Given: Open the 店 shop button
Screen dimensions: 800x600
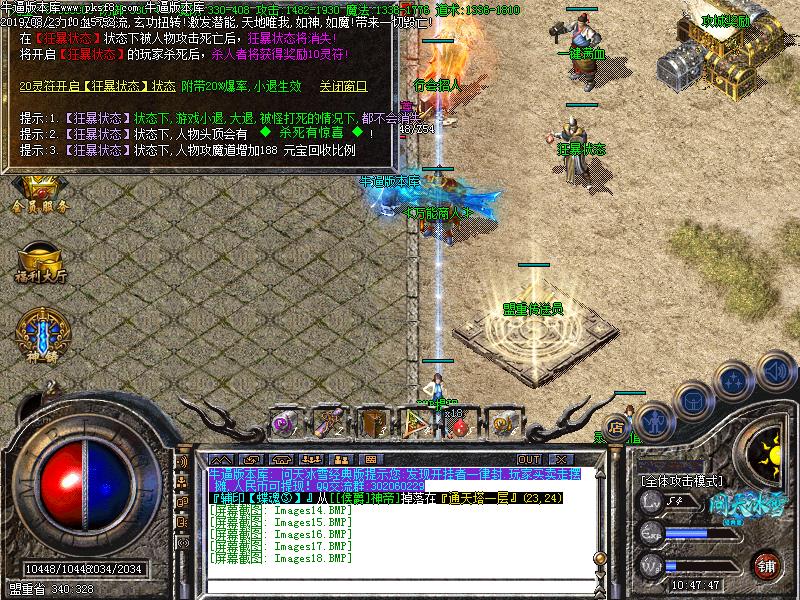Looking at the screenshot, I should coord(616,427).
